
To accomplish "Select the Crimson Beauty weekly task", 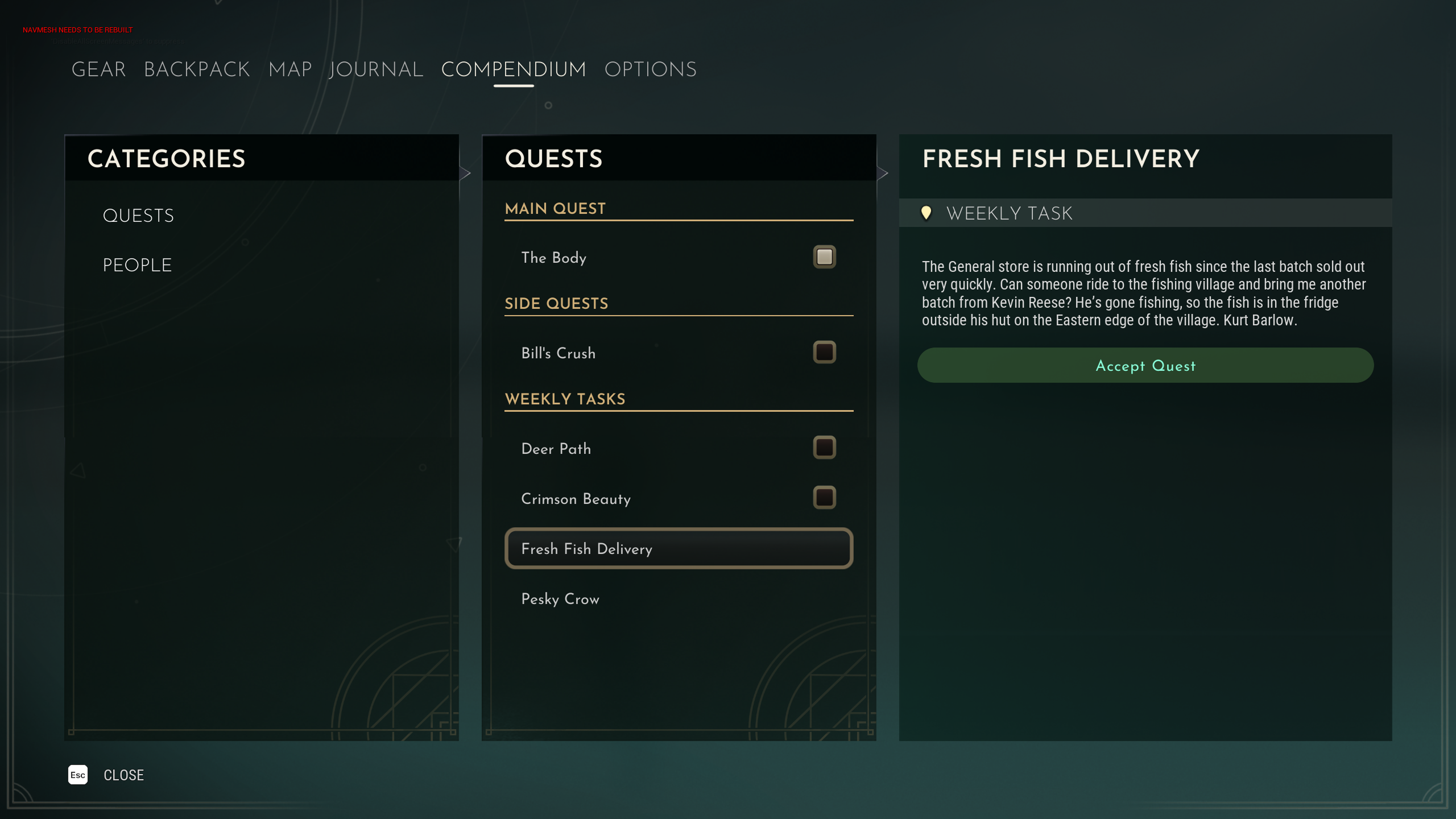I will click(576, 499).
